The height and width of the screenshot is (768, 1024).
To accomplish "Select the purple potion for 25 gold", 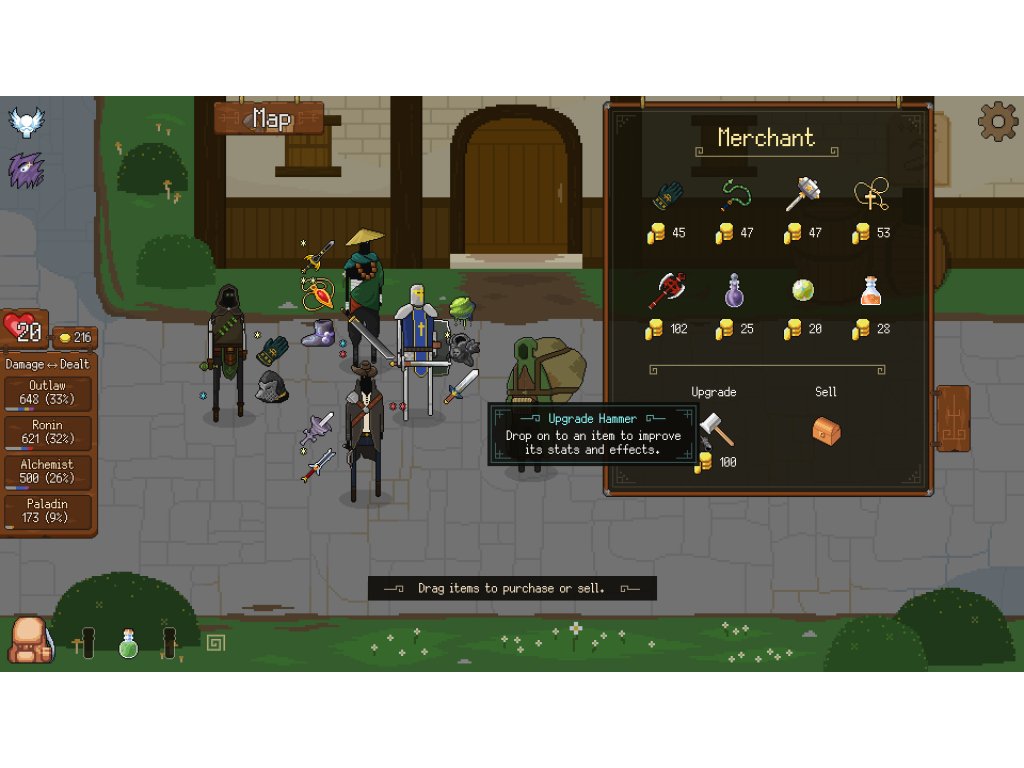I will pyautogui.click(x=735, y=290).
